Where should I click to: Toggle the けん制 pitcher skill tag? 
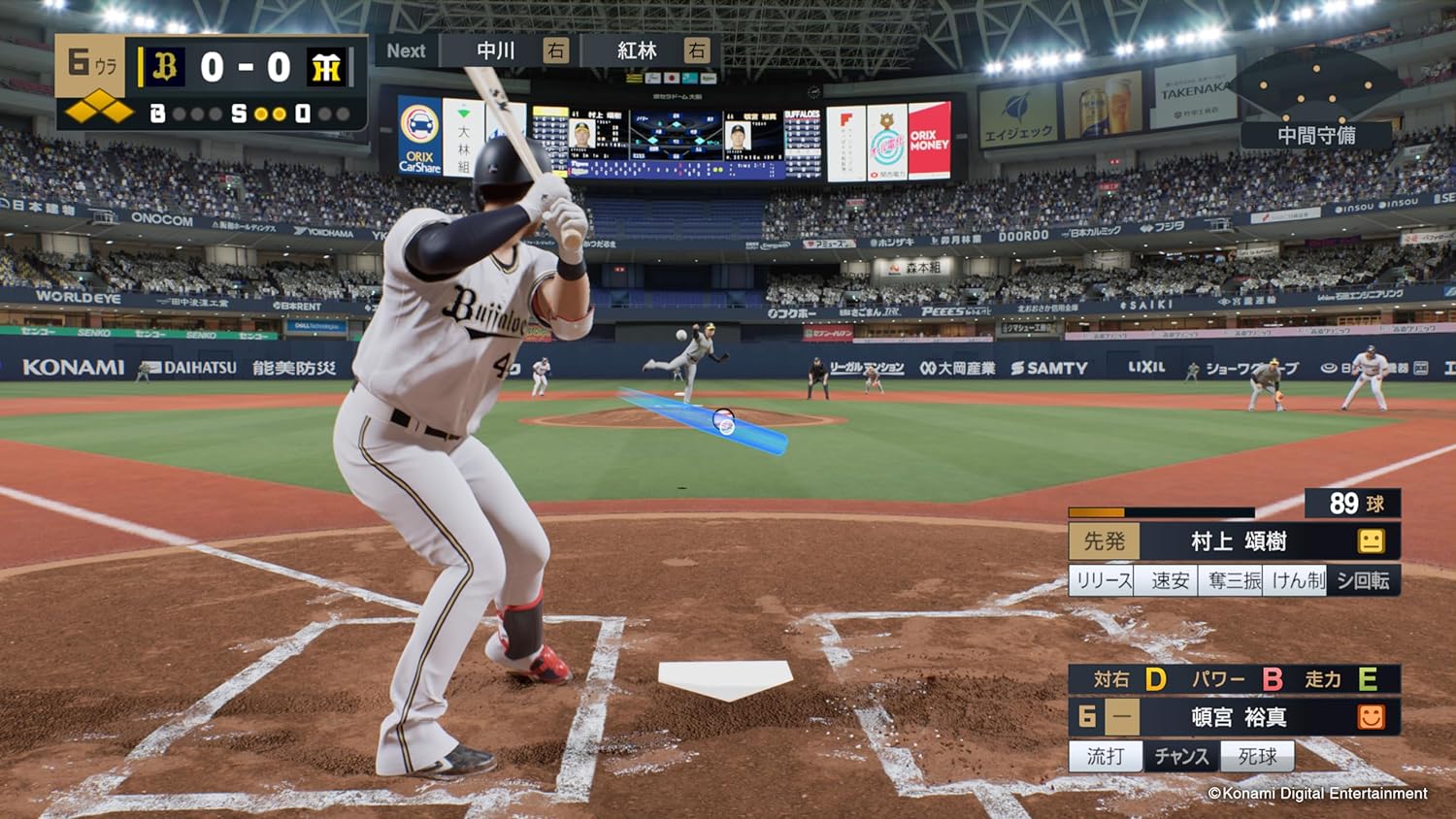[1297, 579]
